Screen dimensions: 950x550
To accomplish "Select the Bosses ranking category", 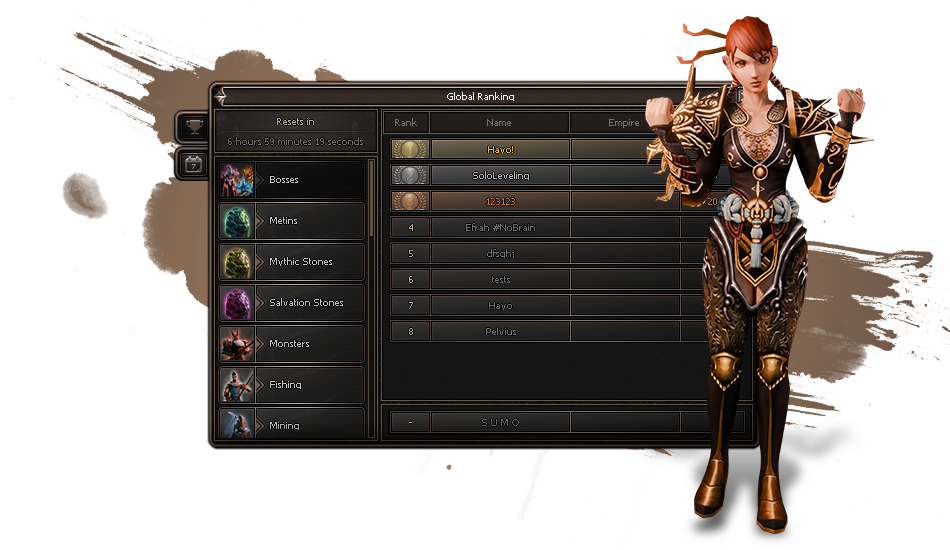I will tap(292, 180).
